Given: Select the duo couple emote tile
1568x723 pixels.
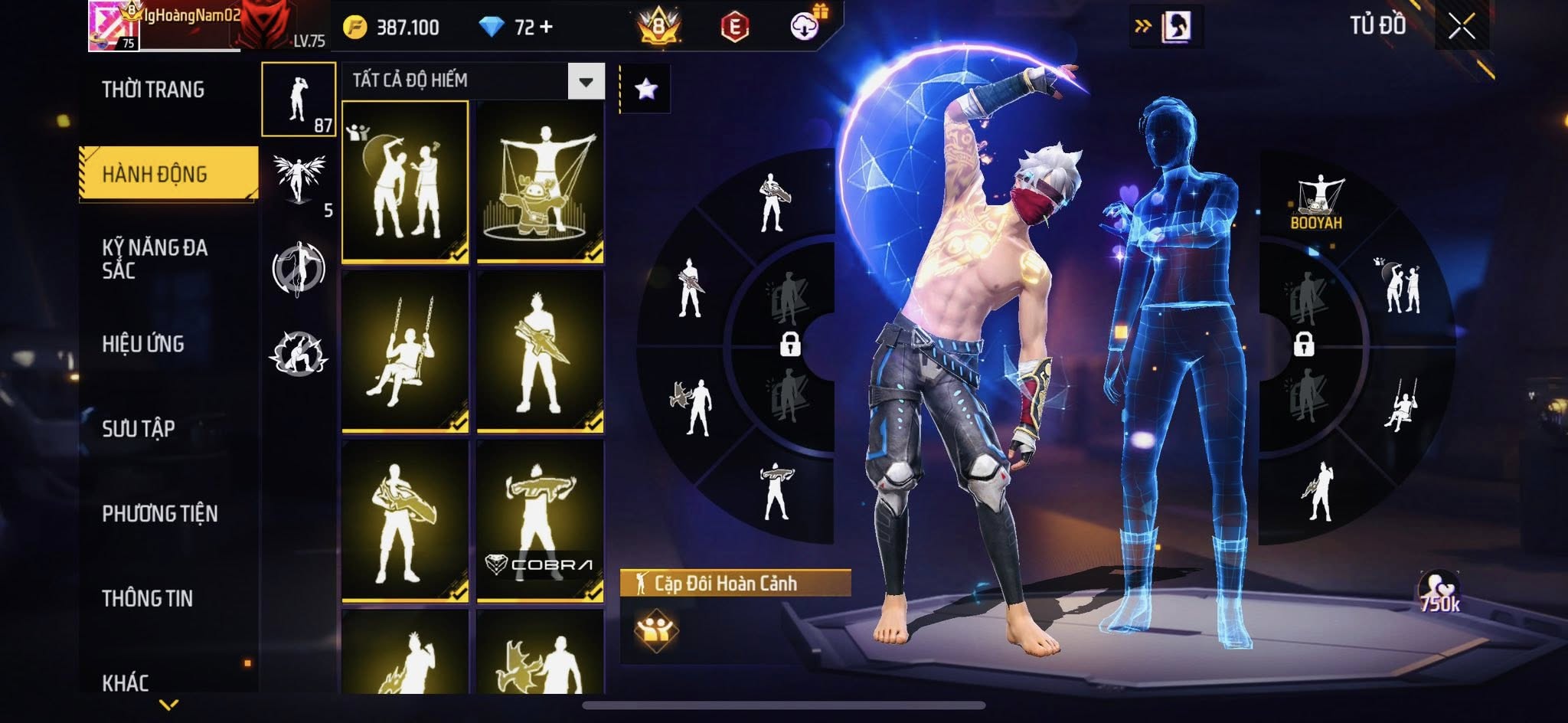Looking at the screenshot, I should 405,182.
